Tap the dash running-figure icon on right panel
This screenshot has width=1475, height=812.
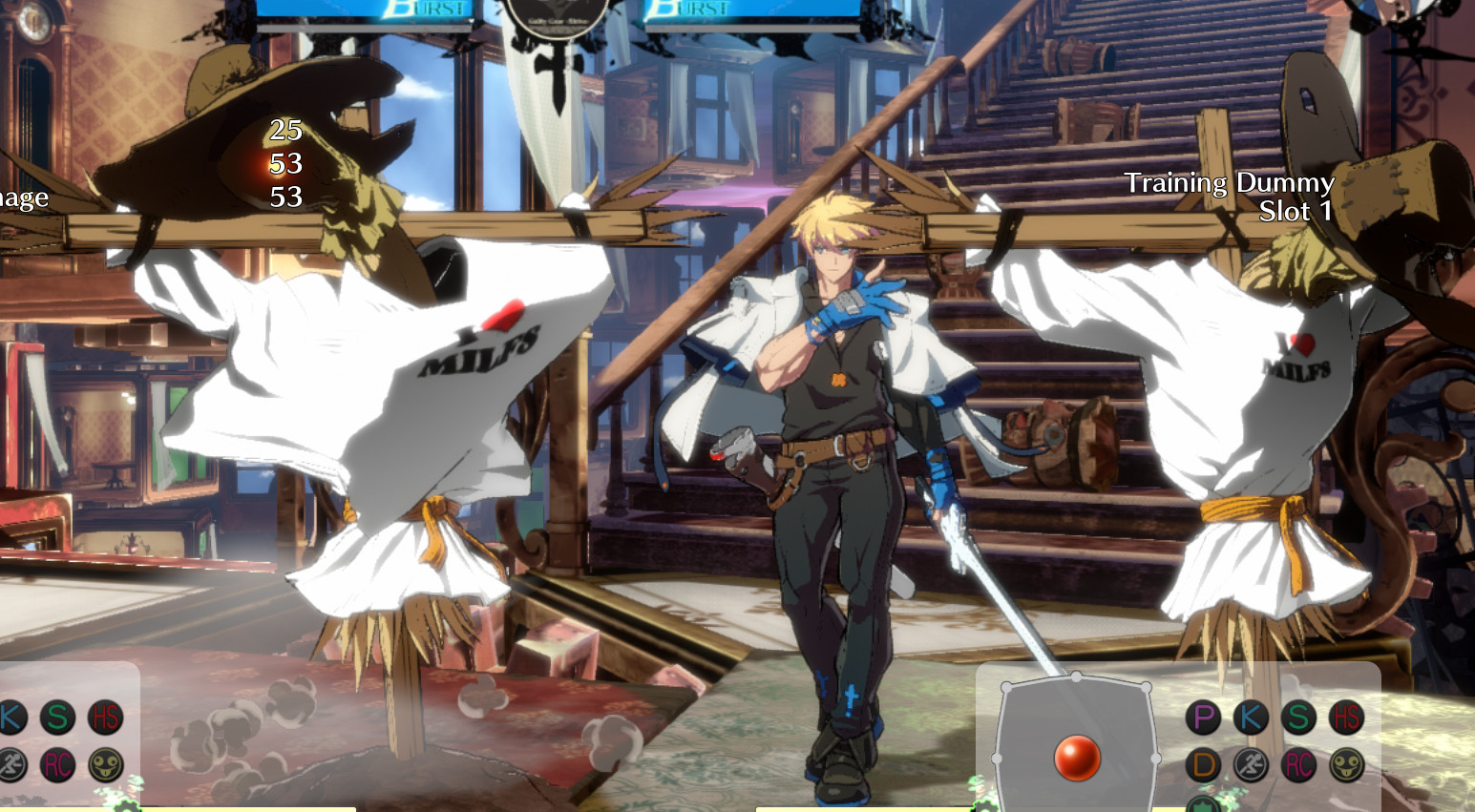(1251, 763)
